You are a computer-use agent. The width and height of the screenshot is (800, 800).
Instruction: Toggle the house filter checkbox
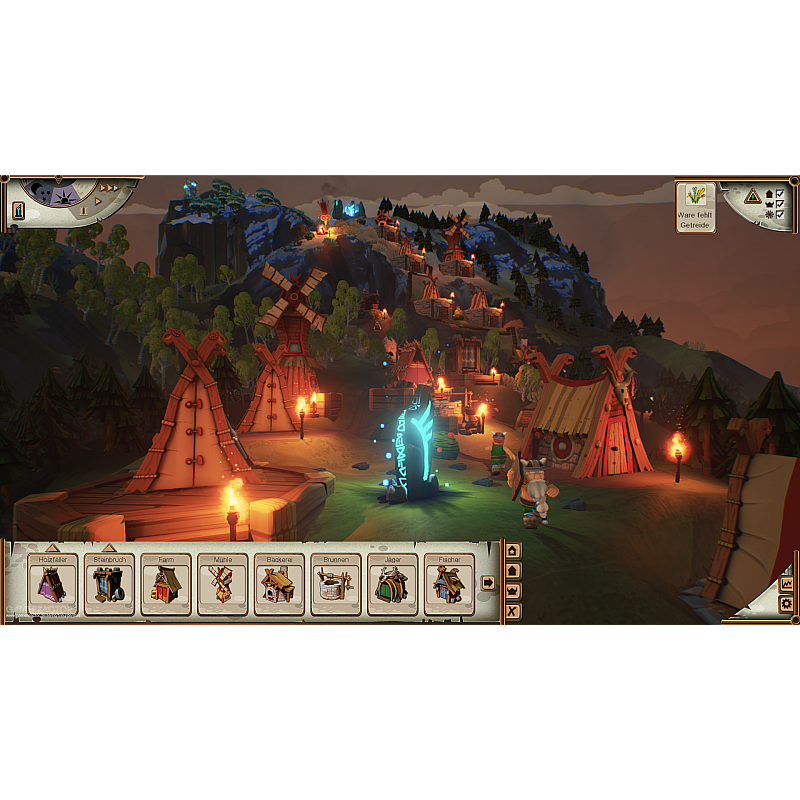pyautogui.click(x=779, y=193)
